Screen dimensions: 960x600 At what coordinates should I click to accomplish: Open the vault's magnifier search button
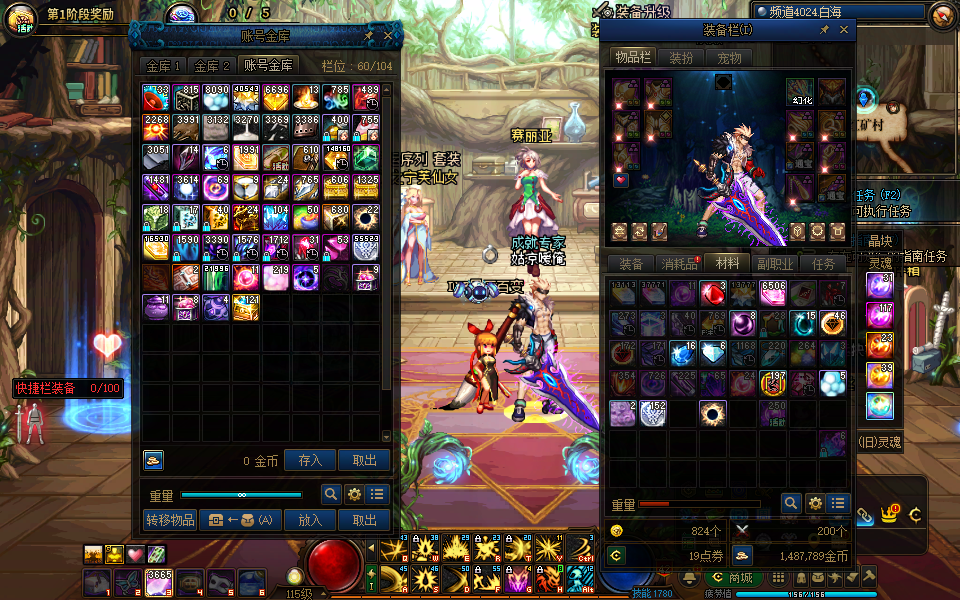pyautogui.click(x=331, y=494)
